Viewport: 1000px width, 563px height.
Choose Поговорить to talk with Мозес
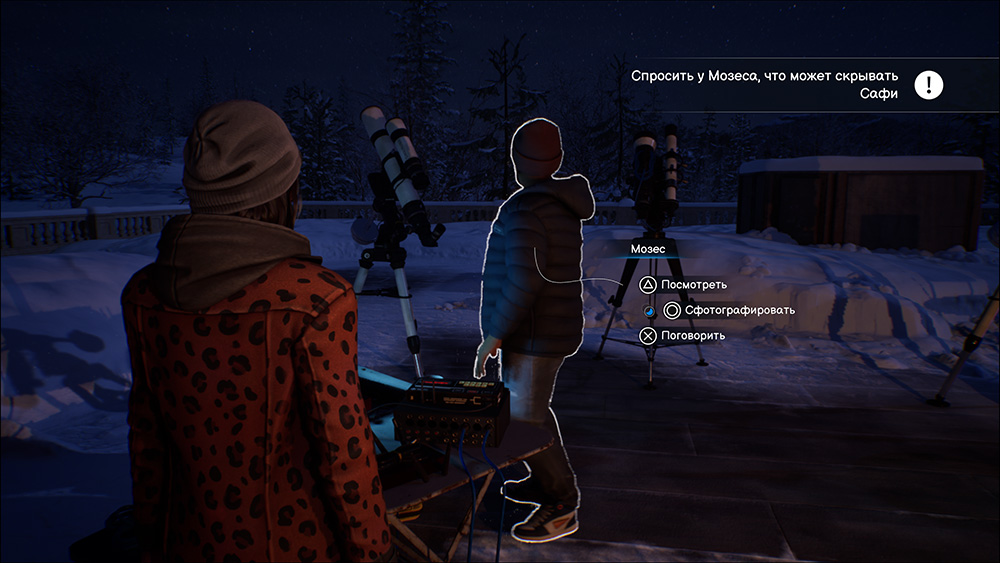click(x=683, y=335)
